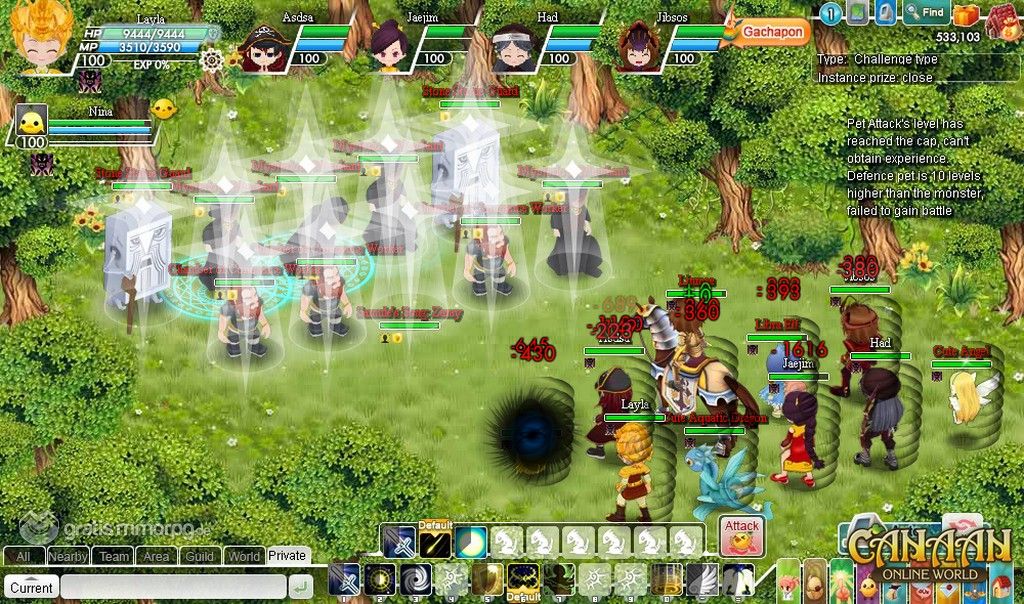The height and width of the screenshot is (604, 1024).
Task: Select the Team chat tab
Action: tap(114, 556)
